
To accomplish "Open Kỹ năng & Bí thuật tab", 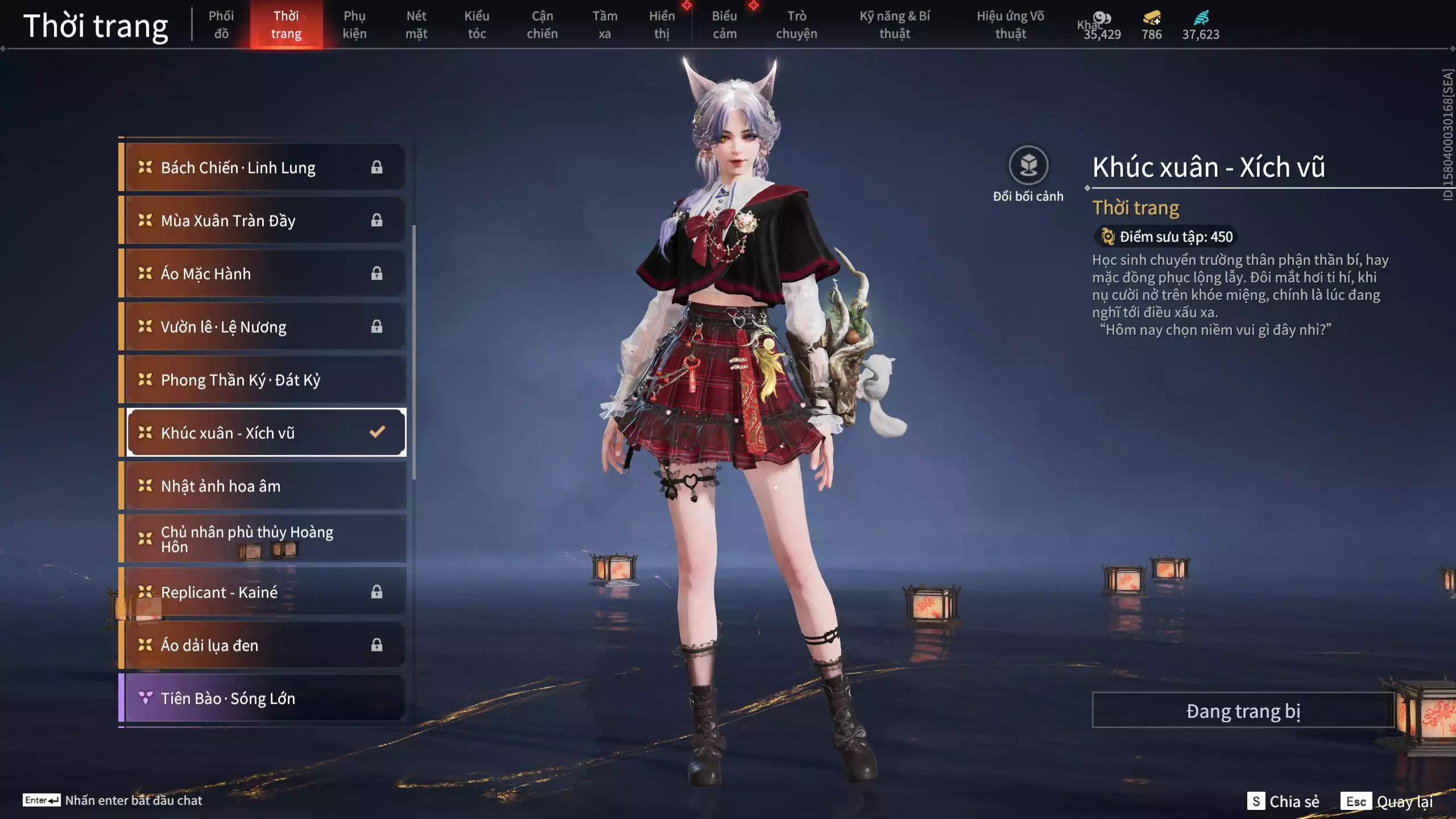I will click(x=894, y=24).
